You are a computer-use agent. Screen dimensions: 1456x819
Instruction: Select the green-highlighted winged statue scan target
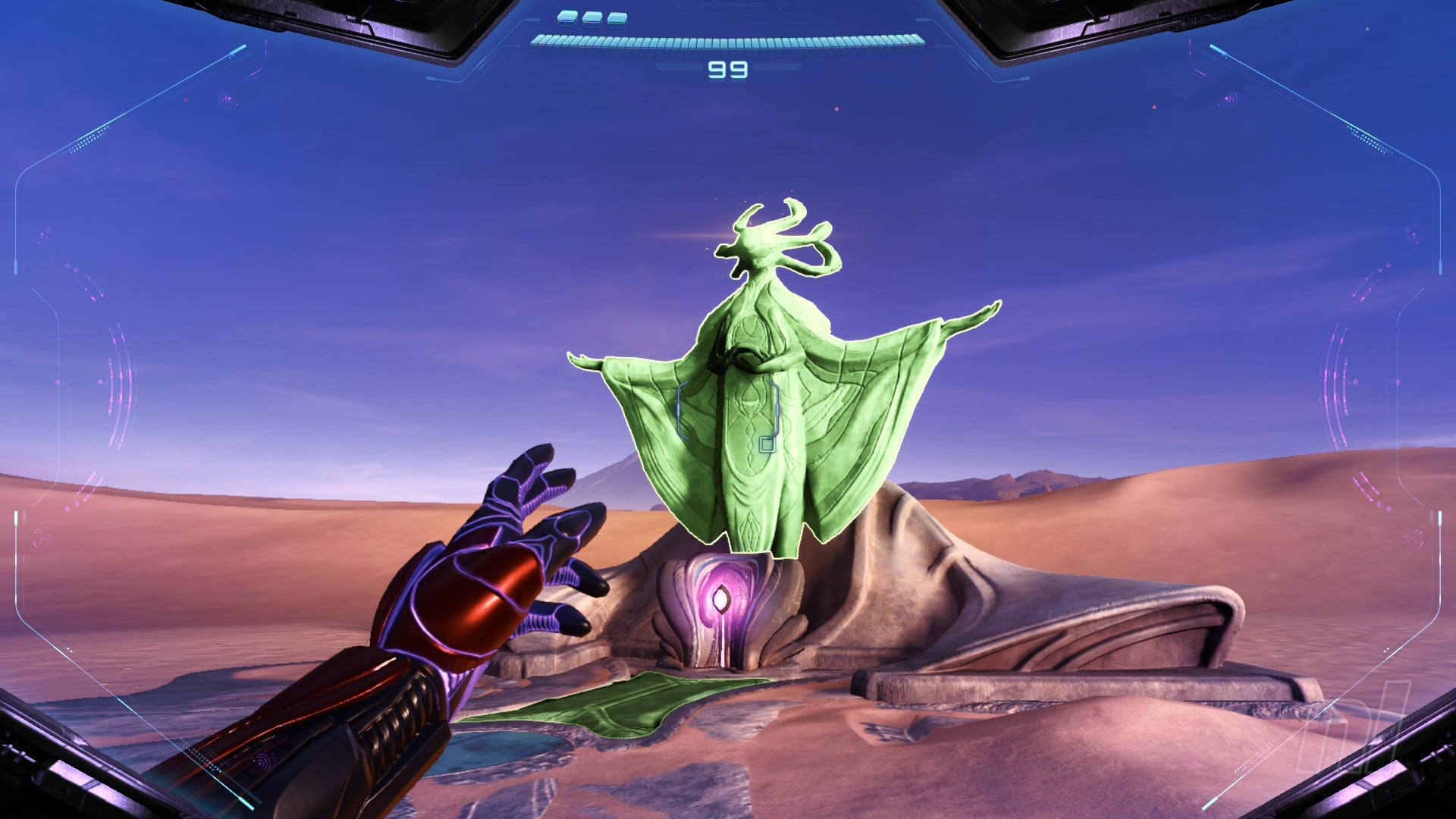click(x=758, y=409)
